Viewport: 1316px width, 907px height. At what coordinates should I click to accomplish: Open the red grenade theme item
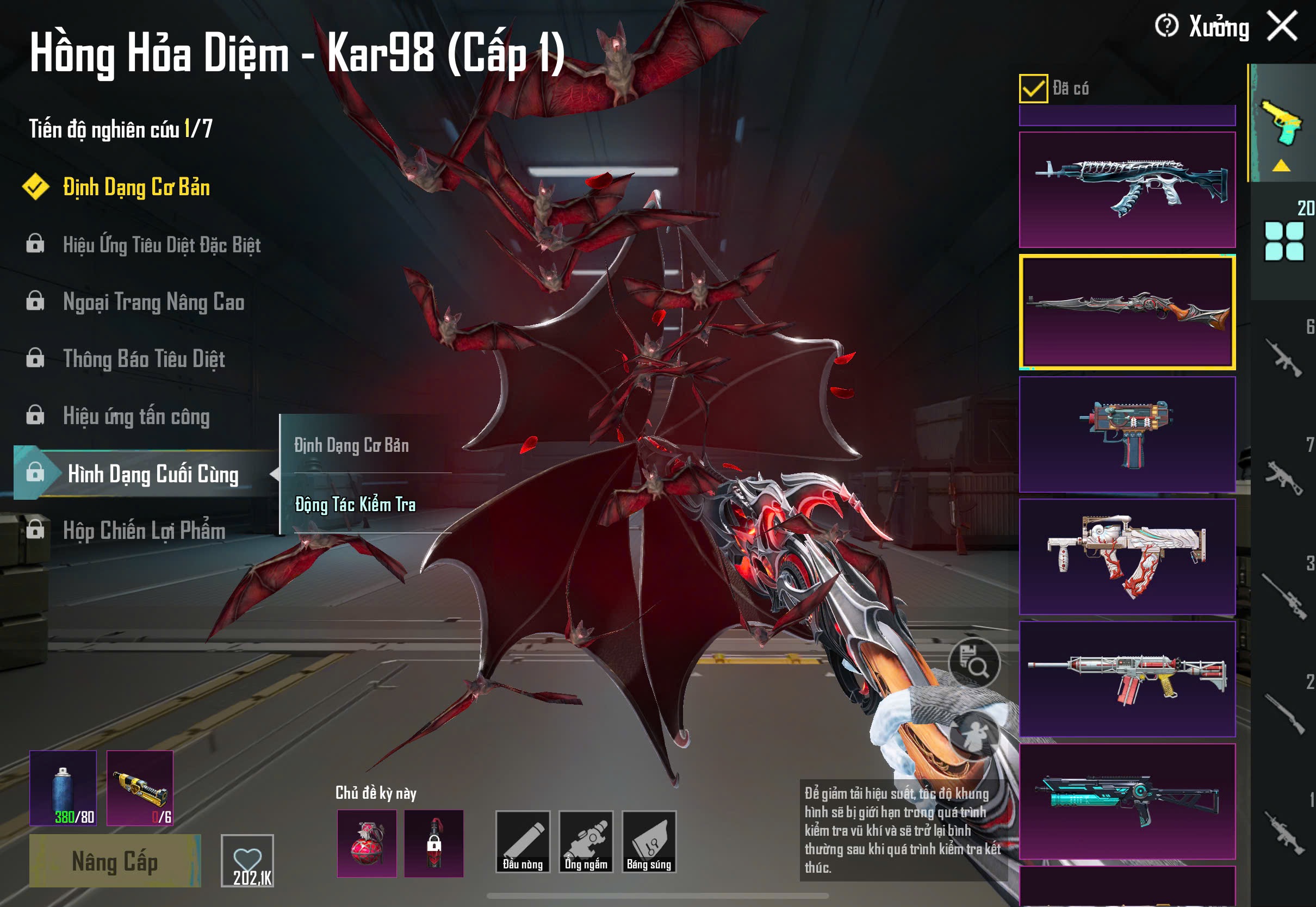[x=367, y=843]
